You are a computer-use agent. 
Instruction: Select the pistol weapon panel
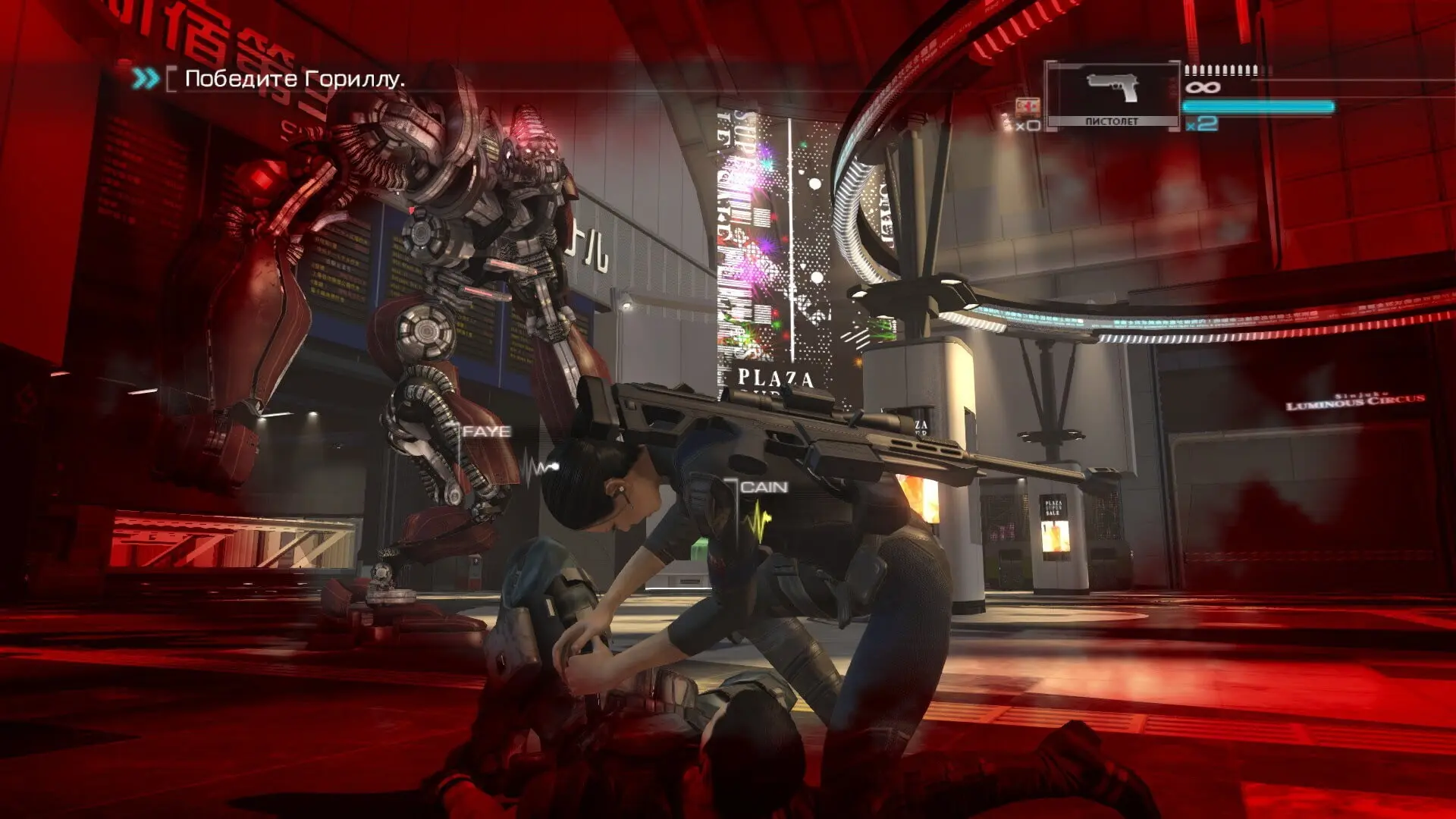click(x=1112, y=95)
